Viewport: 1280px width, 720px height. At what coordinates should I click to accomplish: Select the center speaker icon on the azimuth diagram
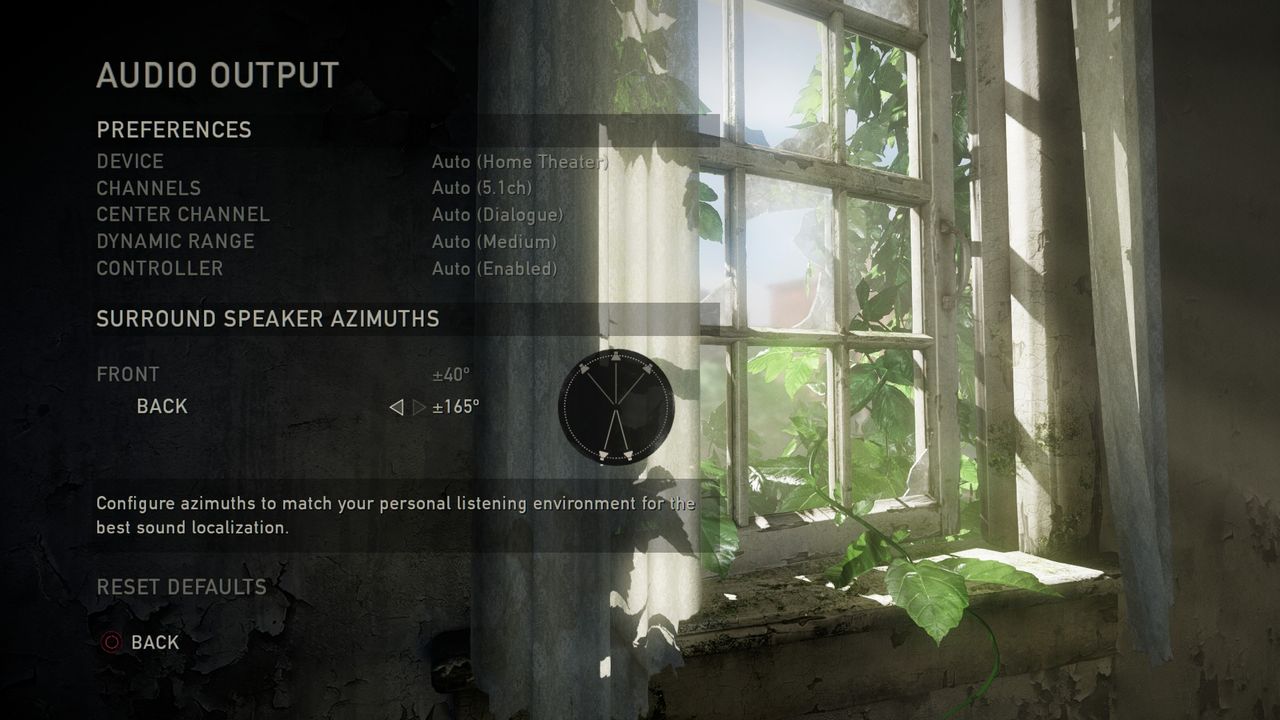616,357
